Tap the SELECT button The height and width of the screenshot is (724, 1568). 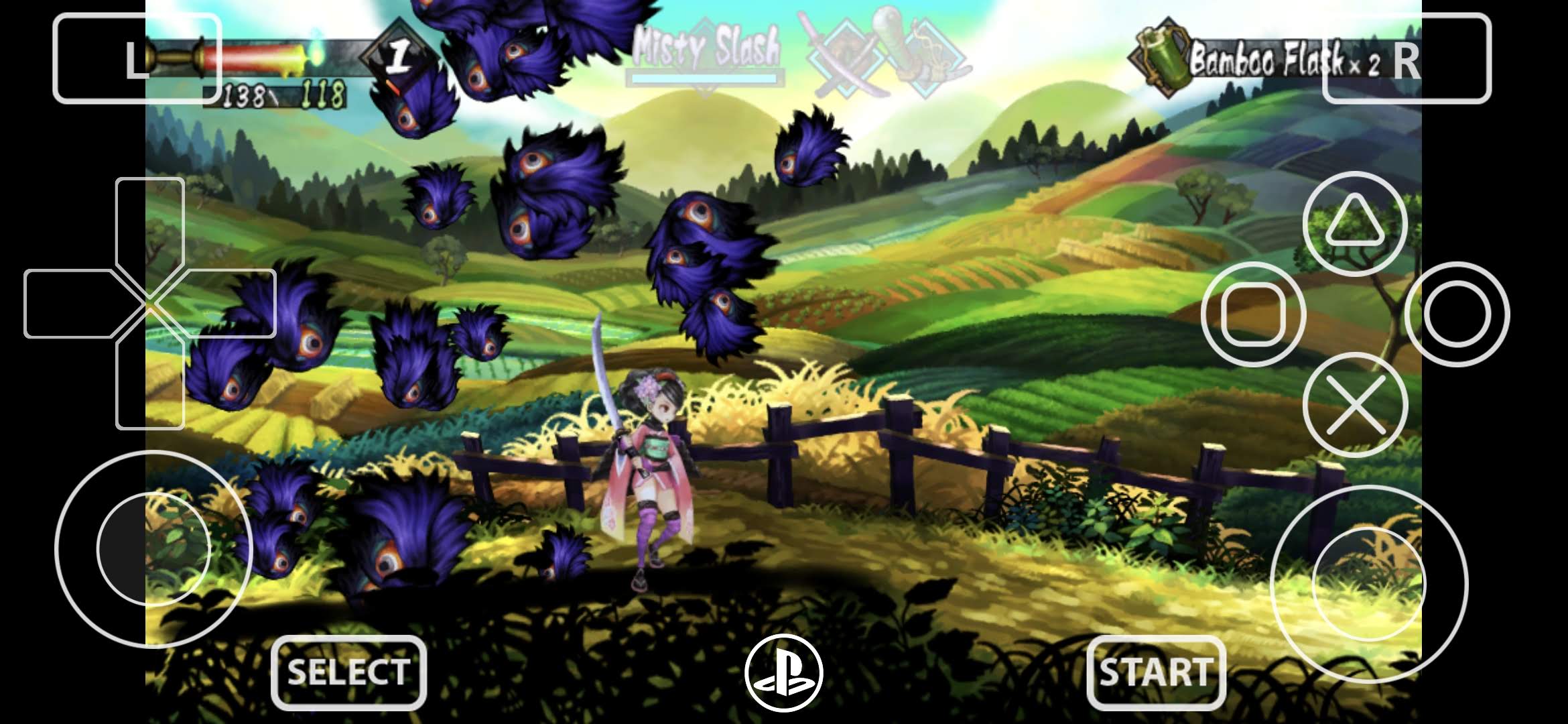(x=348, y=672)
